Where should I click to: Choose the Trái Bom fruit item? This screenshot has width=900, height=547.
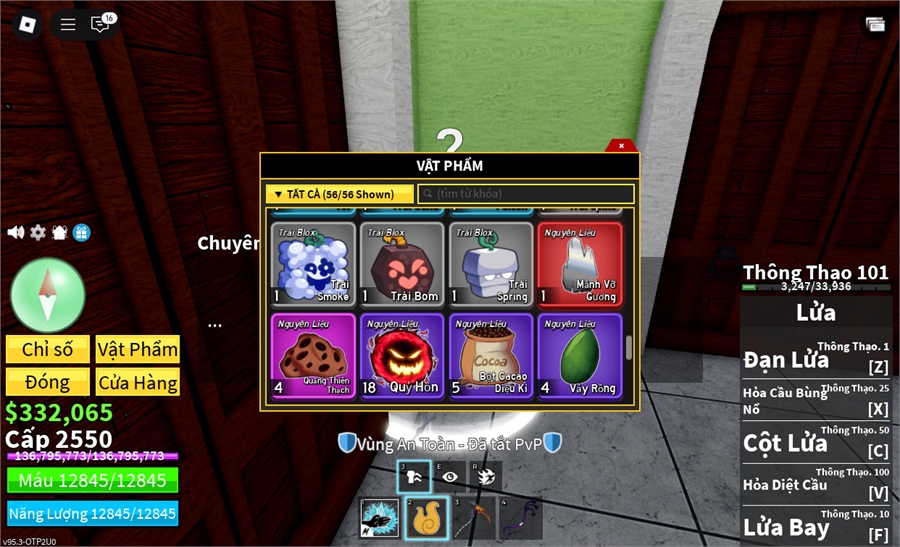pos(402,263)
